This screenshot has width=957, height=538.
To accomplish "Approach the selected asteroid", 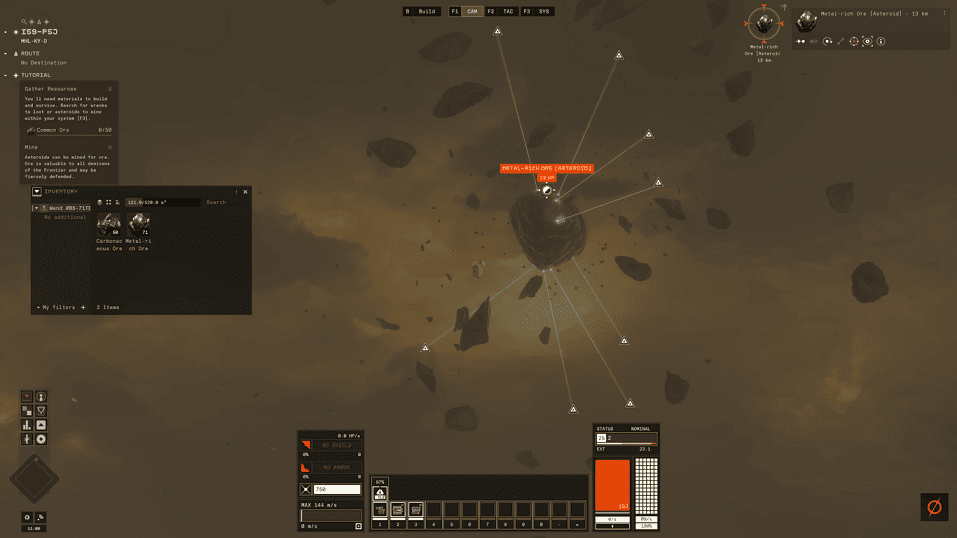I will coord(800,42).
